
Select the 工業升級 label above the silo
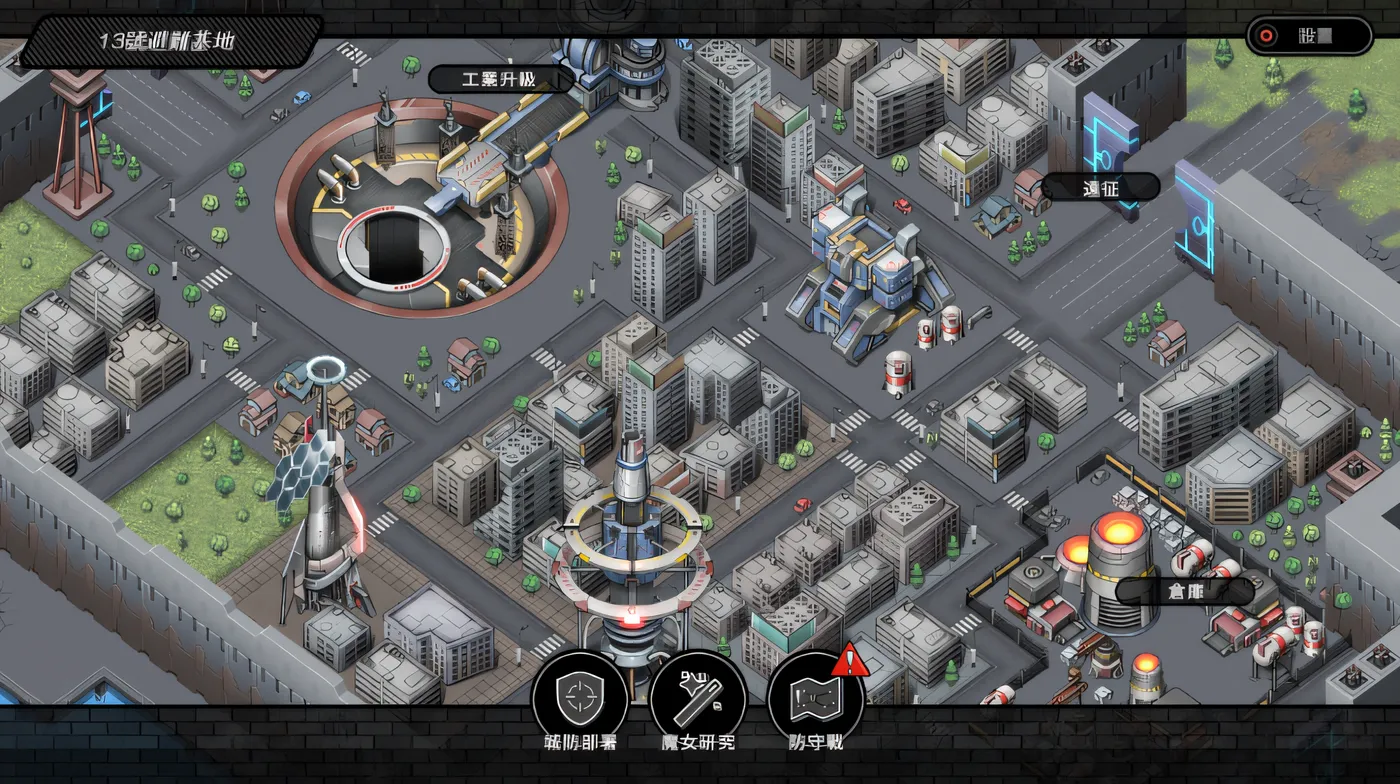(502, 79)
